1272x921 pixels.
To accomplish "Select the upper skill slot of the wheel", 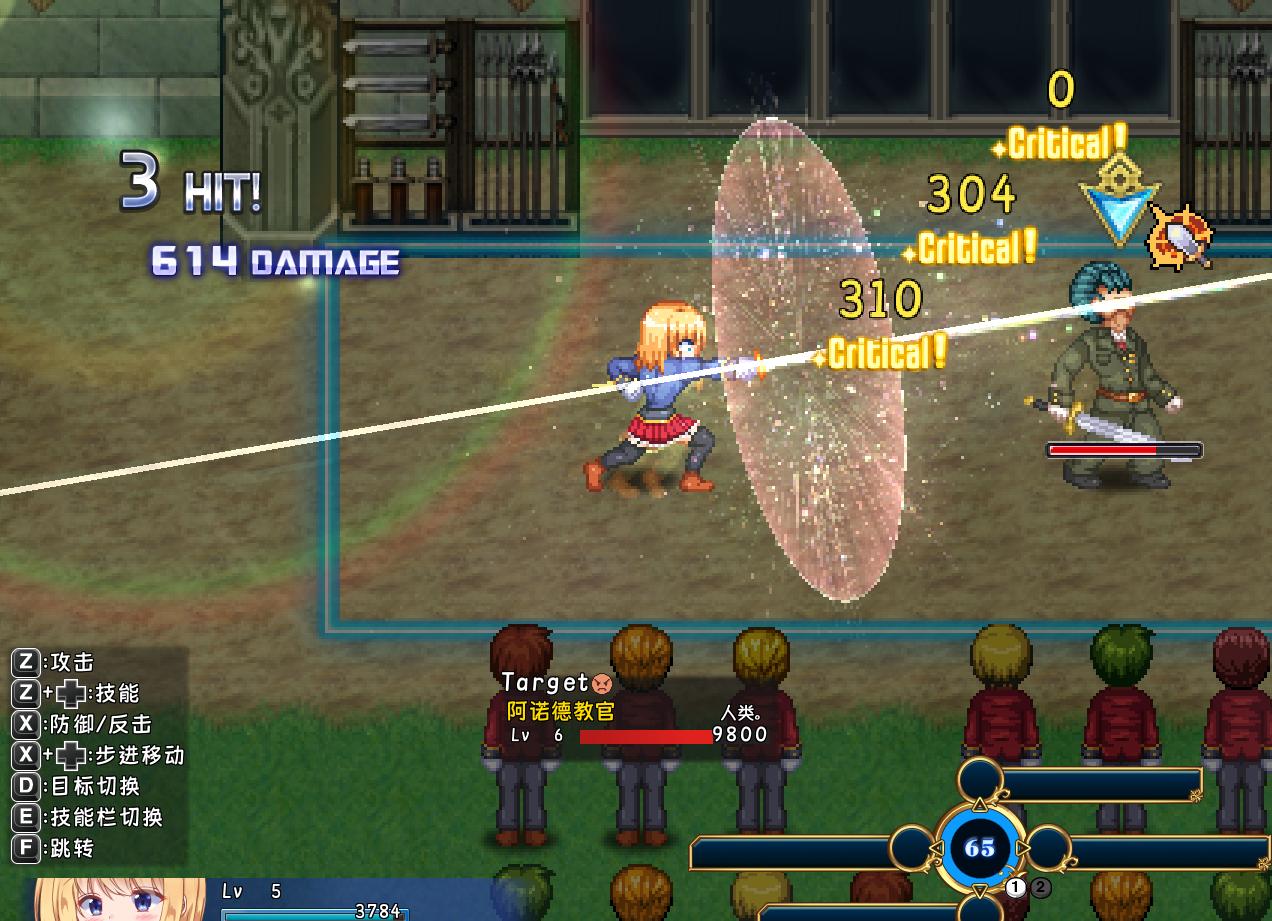I will 980,781.
